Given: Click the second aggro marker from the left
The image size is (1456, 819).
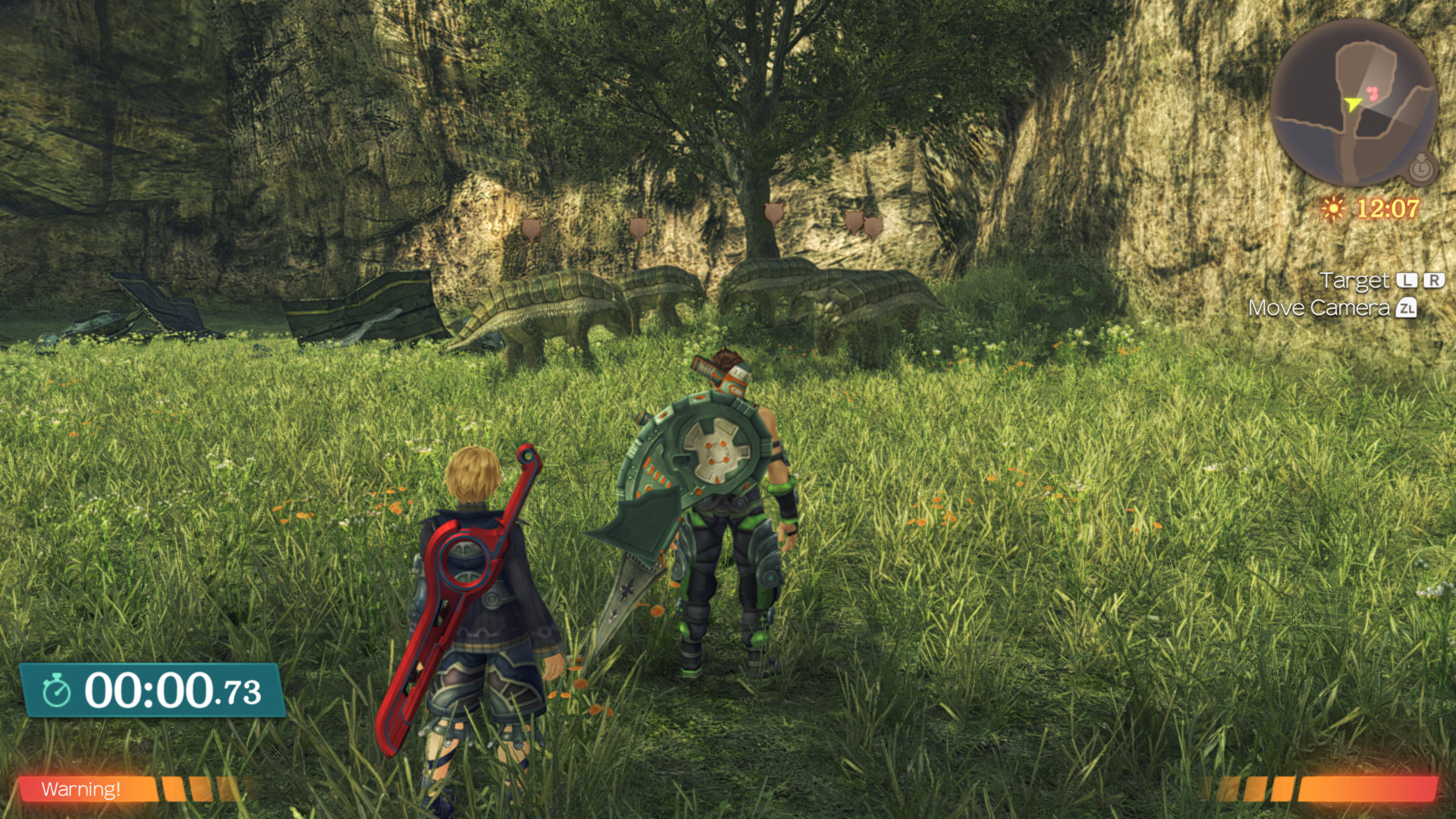Looking at the screenshot, I should click(637, 228).
